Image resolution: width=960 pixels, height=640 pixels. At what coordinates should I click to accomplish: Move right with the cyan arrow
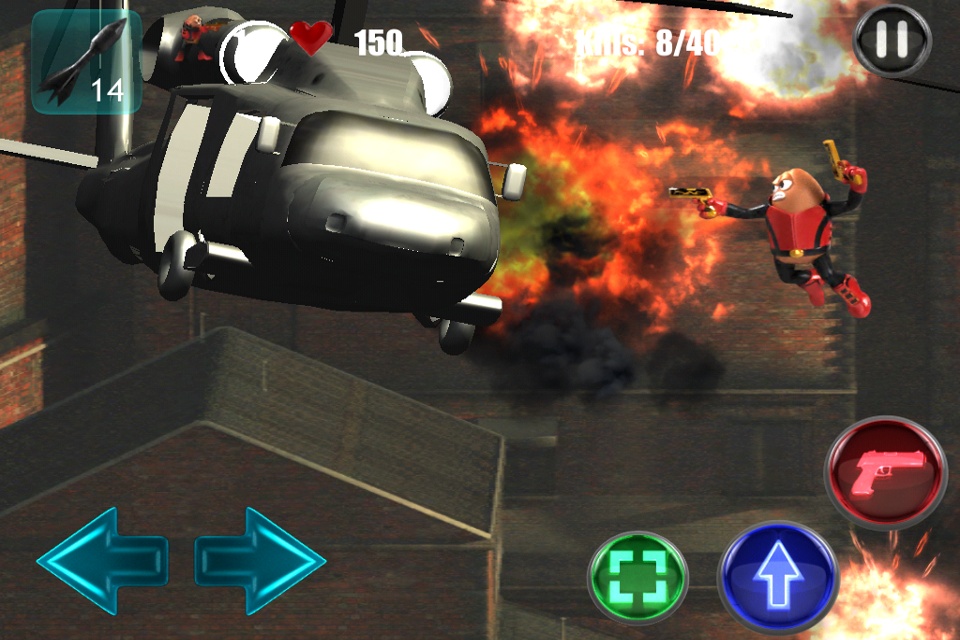pos(260,560)
